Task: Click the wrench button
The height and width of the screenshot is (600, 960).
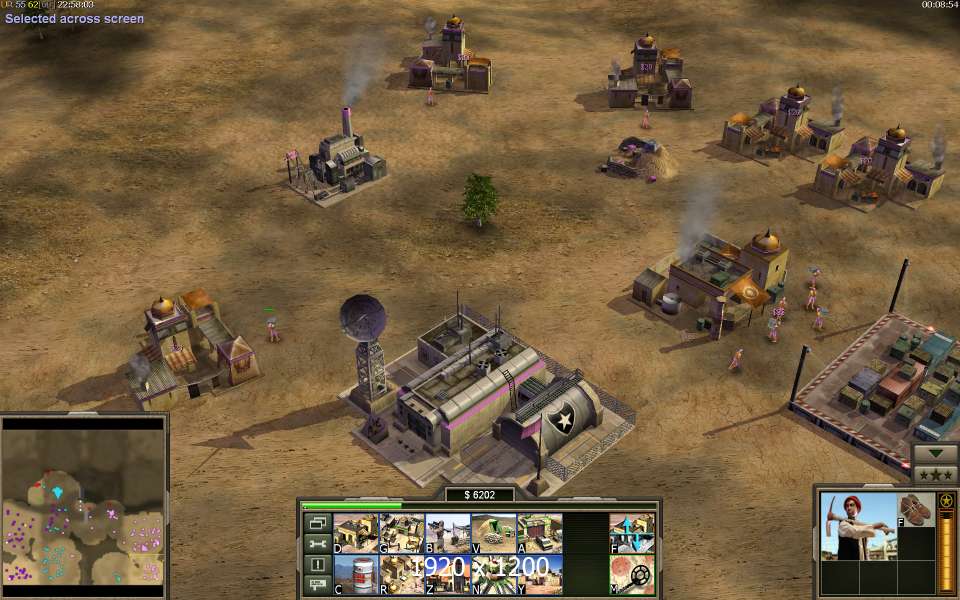Action: [x=317, y=544]
